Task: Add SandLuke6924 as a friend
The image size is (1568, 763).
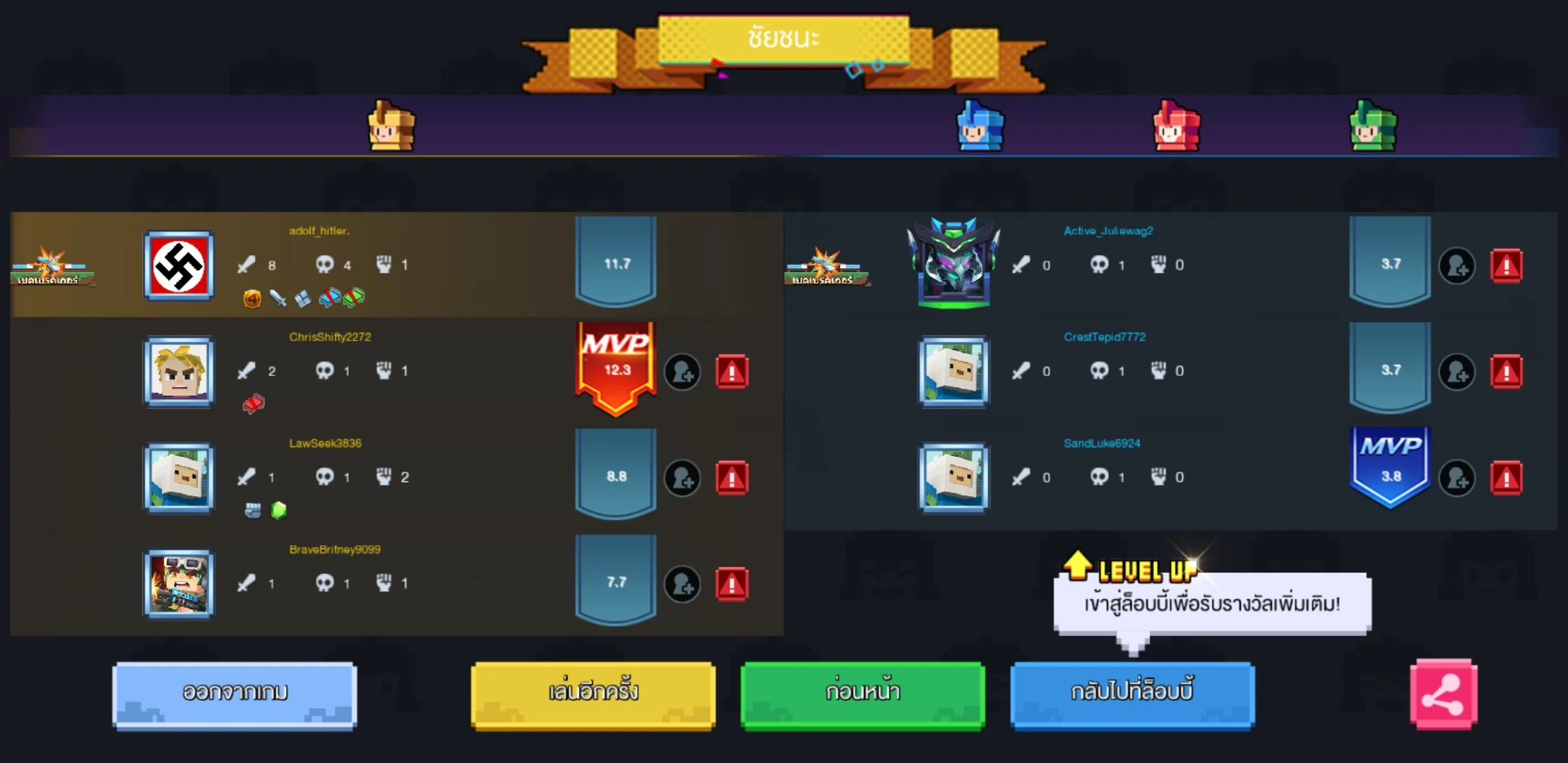Action: [1458, 477]
